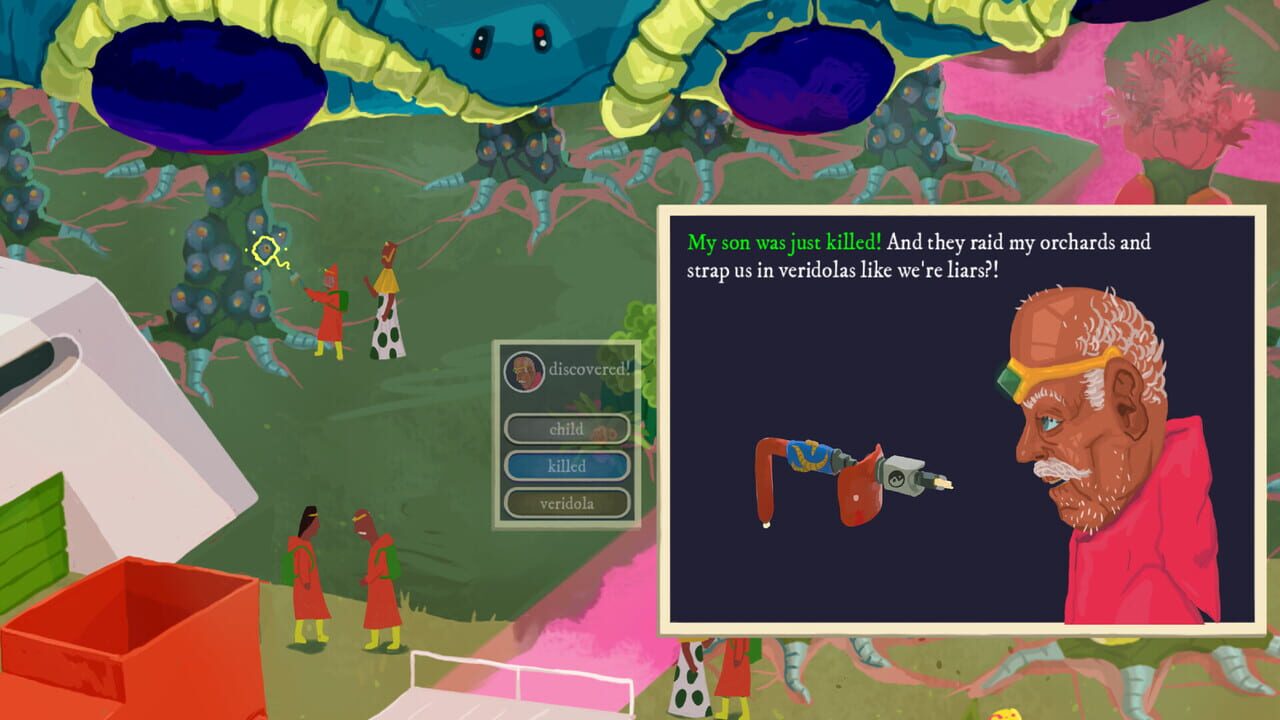This screenshot has height=720, width=1280.
Task: Click the old man portrait icon beside "discovered!"
Action: [524, 371]
